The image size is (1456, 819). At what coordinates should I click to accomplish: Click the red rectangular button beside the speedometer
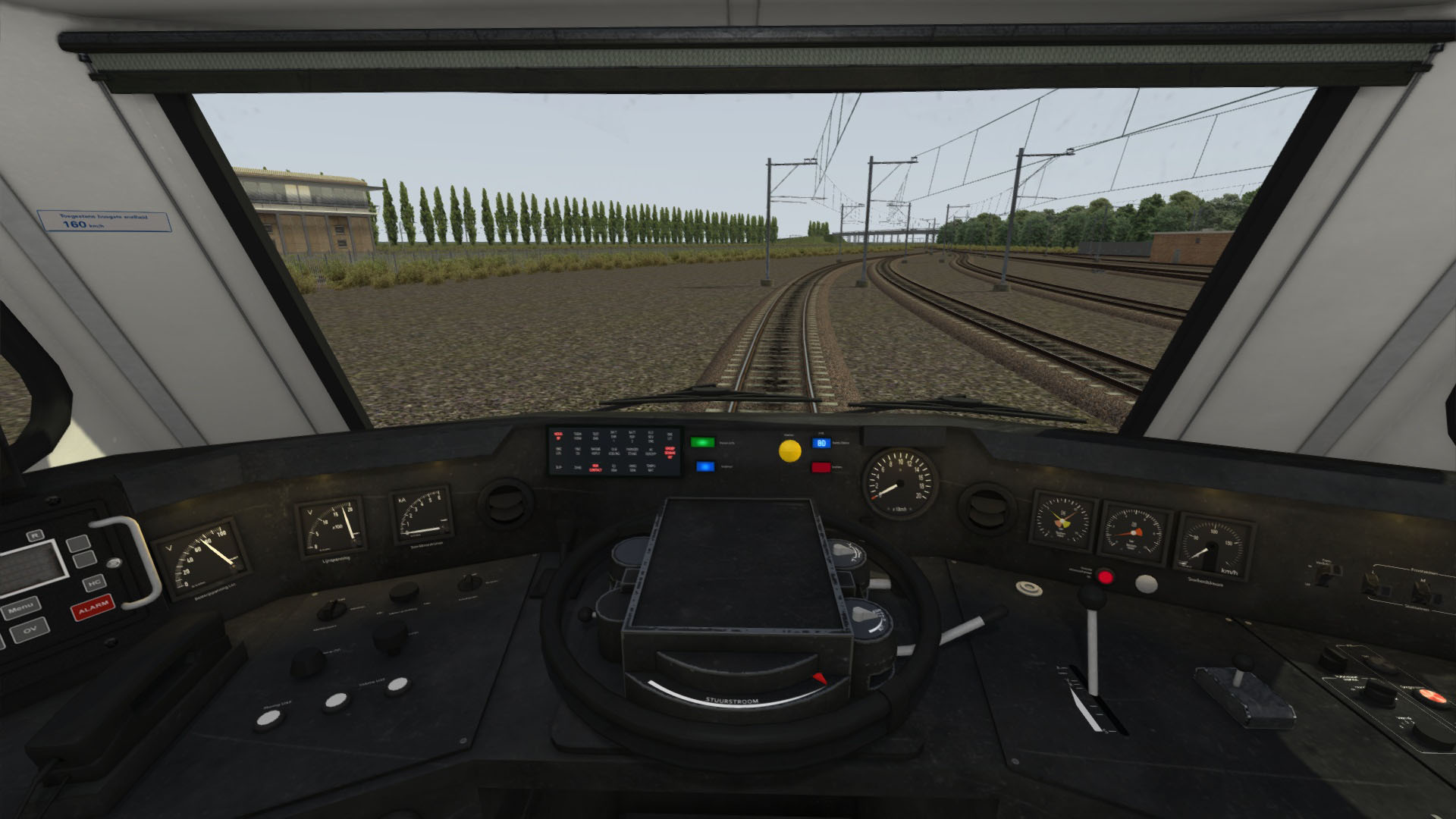[x=821, y=467]
